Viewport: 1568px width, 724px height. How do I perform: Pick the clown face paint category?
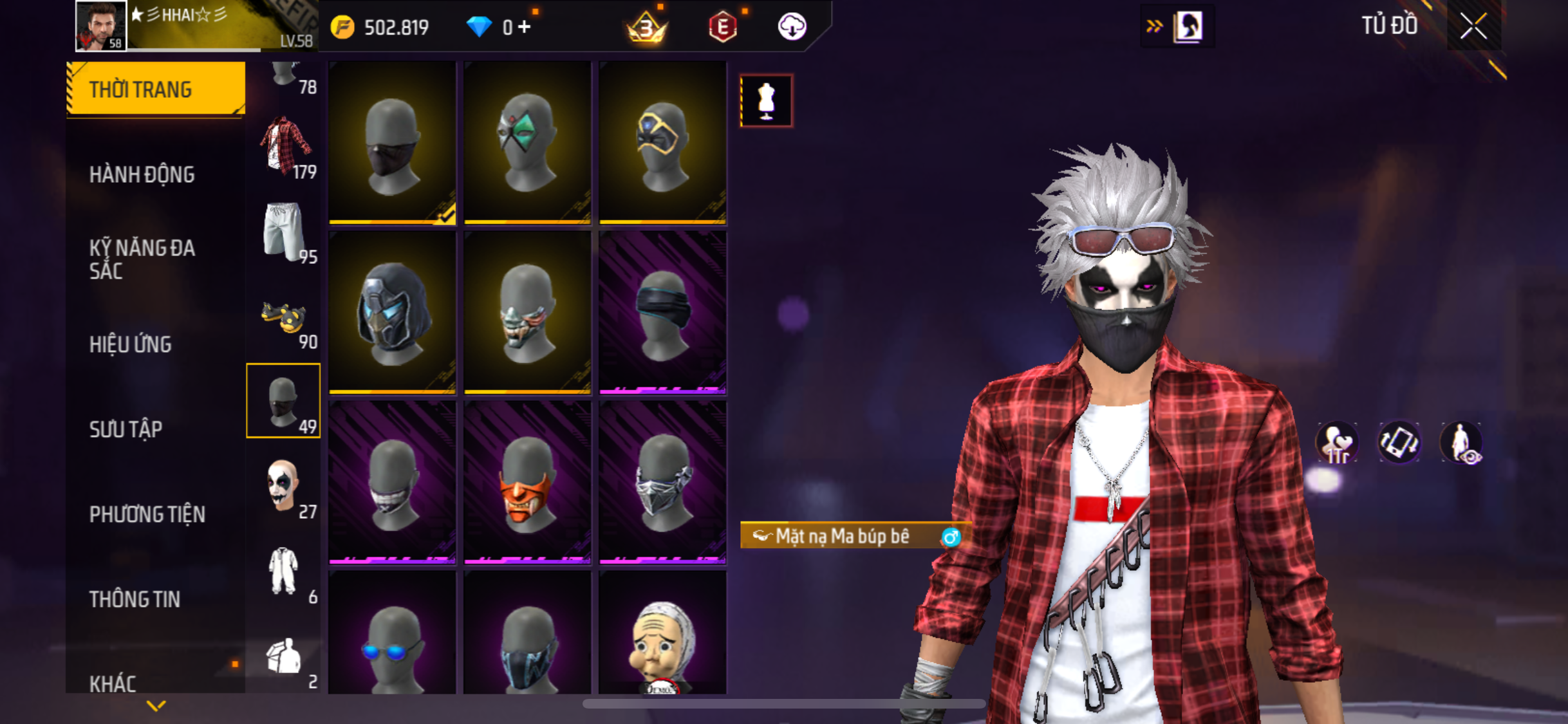coord(284,487)
